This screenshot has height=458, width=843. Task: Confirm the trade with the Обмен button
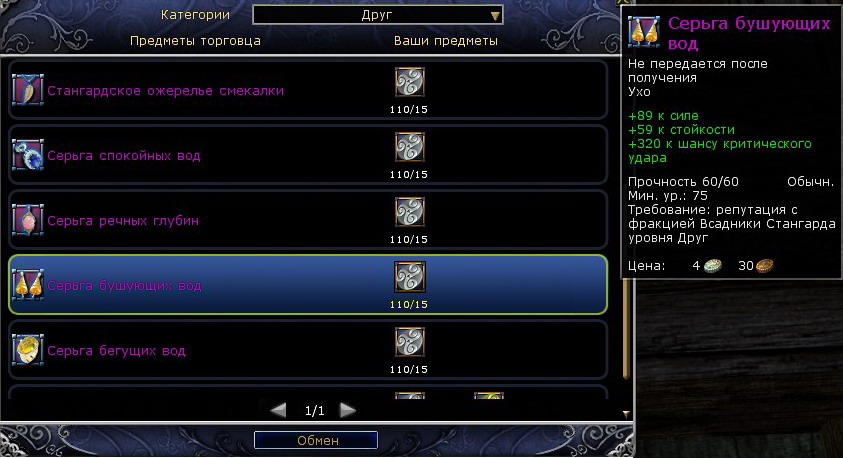(x=316, y=440)
